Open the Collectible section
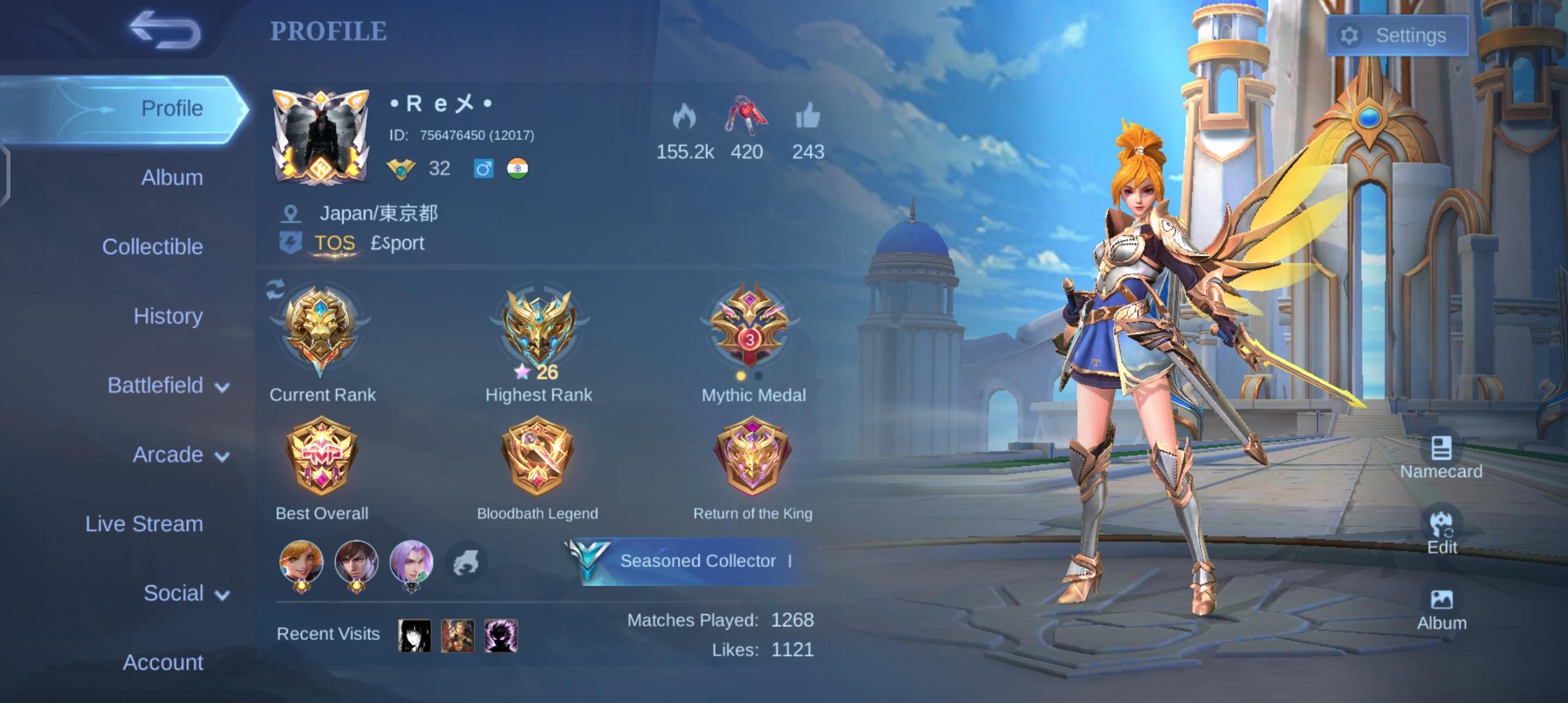 [154, 246]
